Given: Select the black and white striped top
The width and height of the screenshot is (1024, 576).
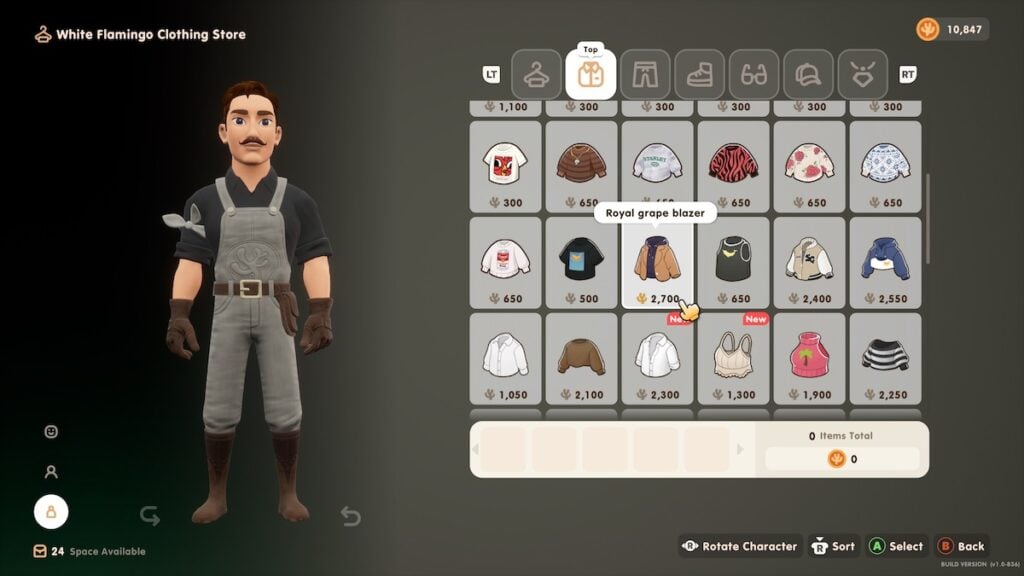Looking at the screenshot, I should coord(885,358).
